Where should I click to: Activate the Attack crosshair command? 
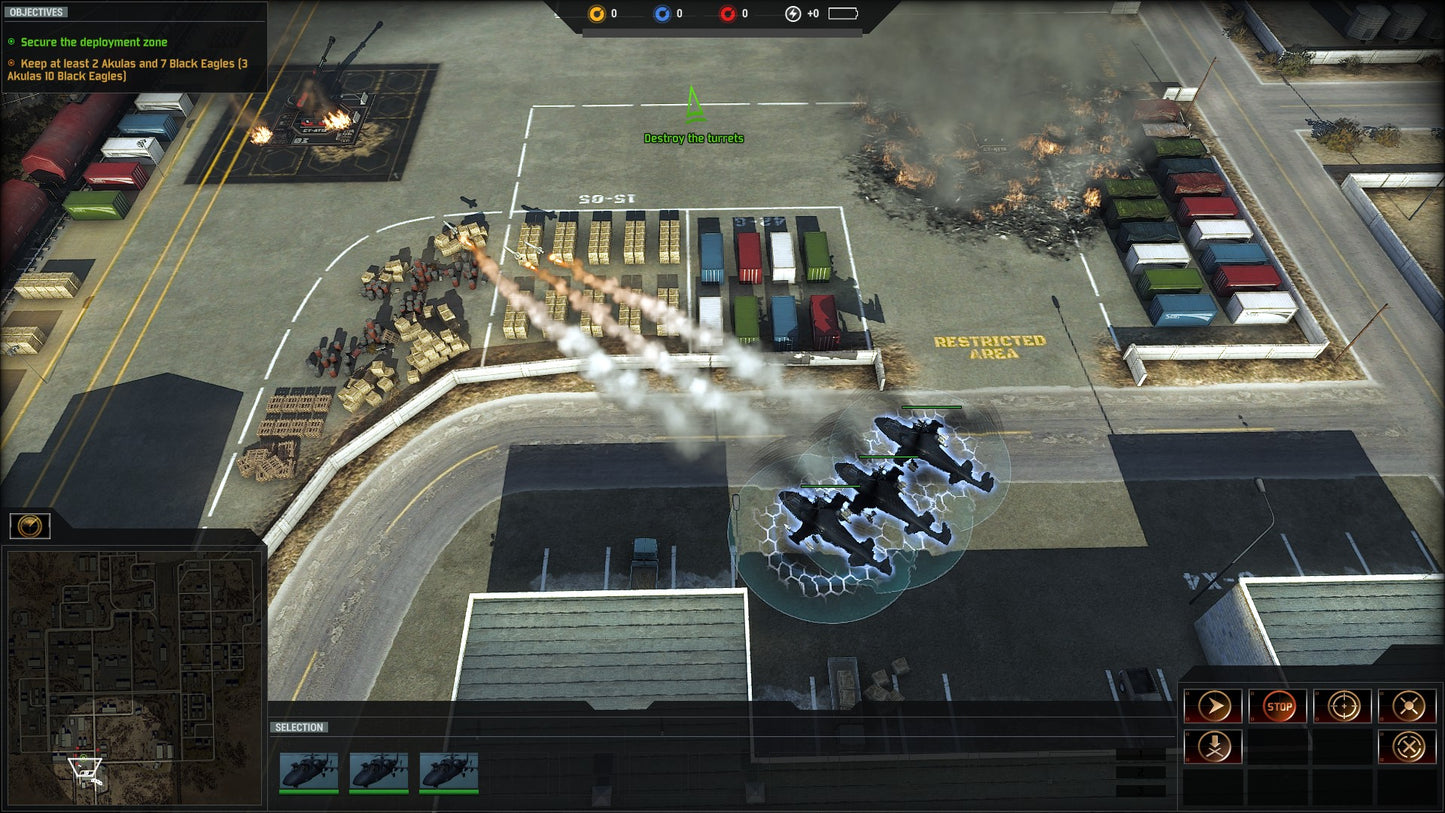pyautogui.click(x=1343, y=705)
